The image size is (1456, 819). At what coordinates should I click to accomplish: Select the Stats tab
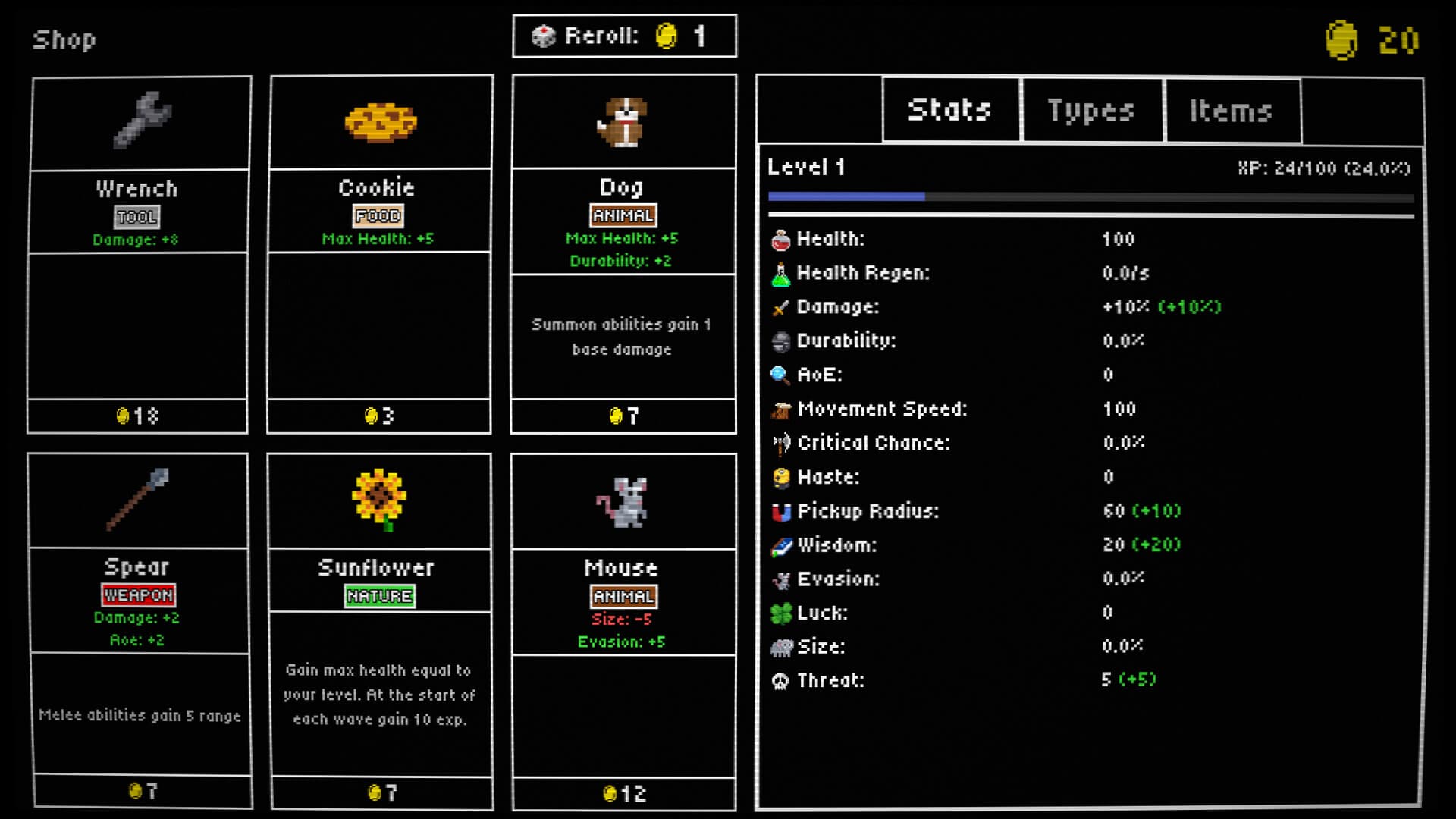tap(949, 110)
